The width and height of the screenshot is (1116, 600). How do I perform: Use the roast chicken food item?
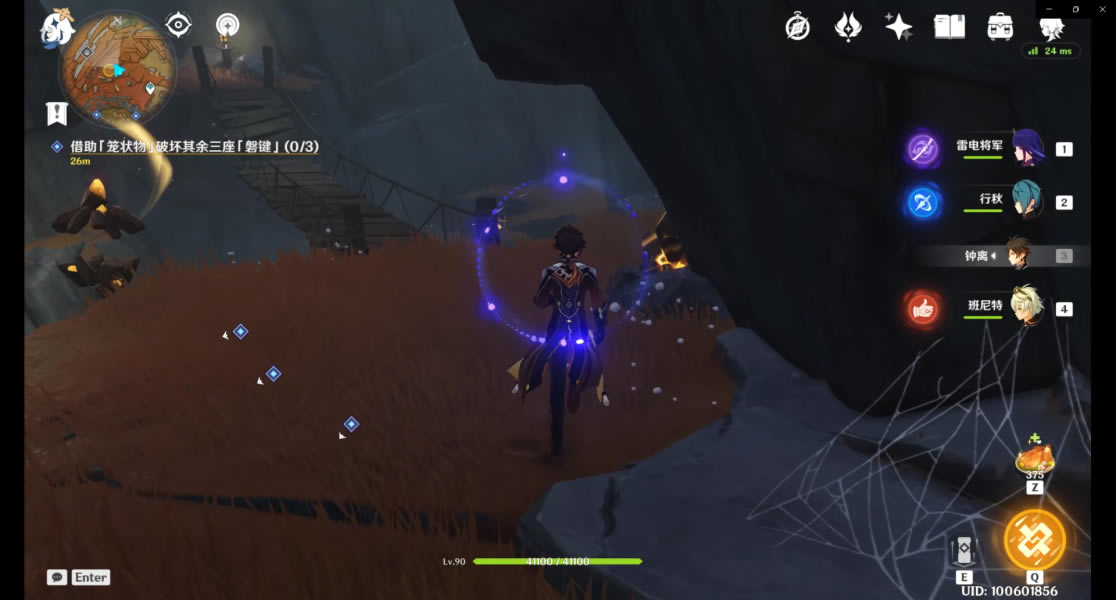1034,460
